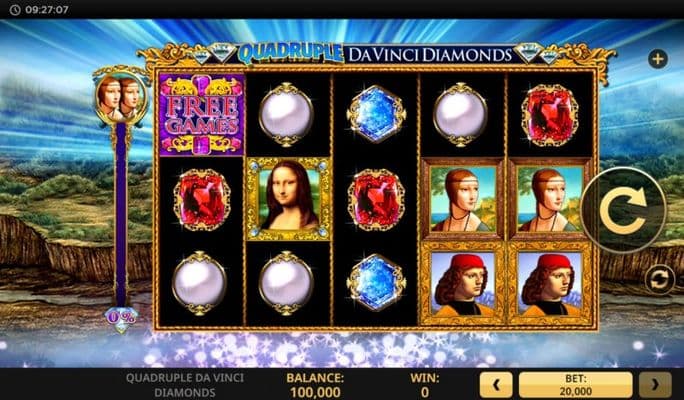Open the plus menu button
This screenshot has height=400, width=684.
(658, 59)
